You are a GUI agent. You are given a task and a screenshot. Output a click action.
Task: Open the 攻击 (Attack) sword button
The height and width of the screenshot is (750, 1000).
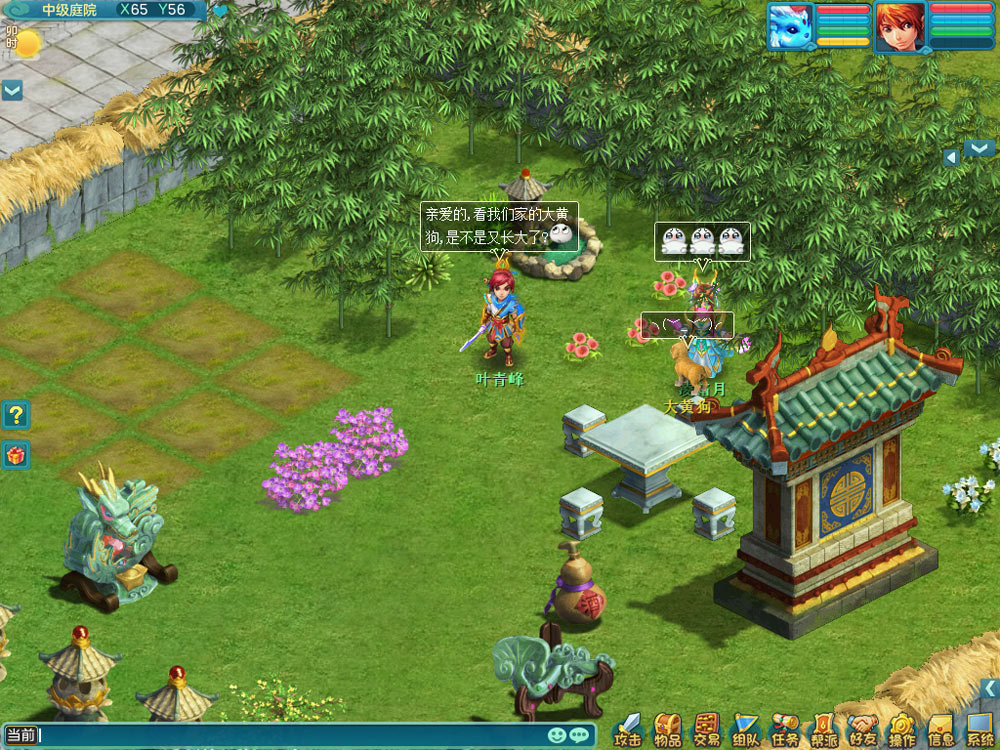coord(628,730)
